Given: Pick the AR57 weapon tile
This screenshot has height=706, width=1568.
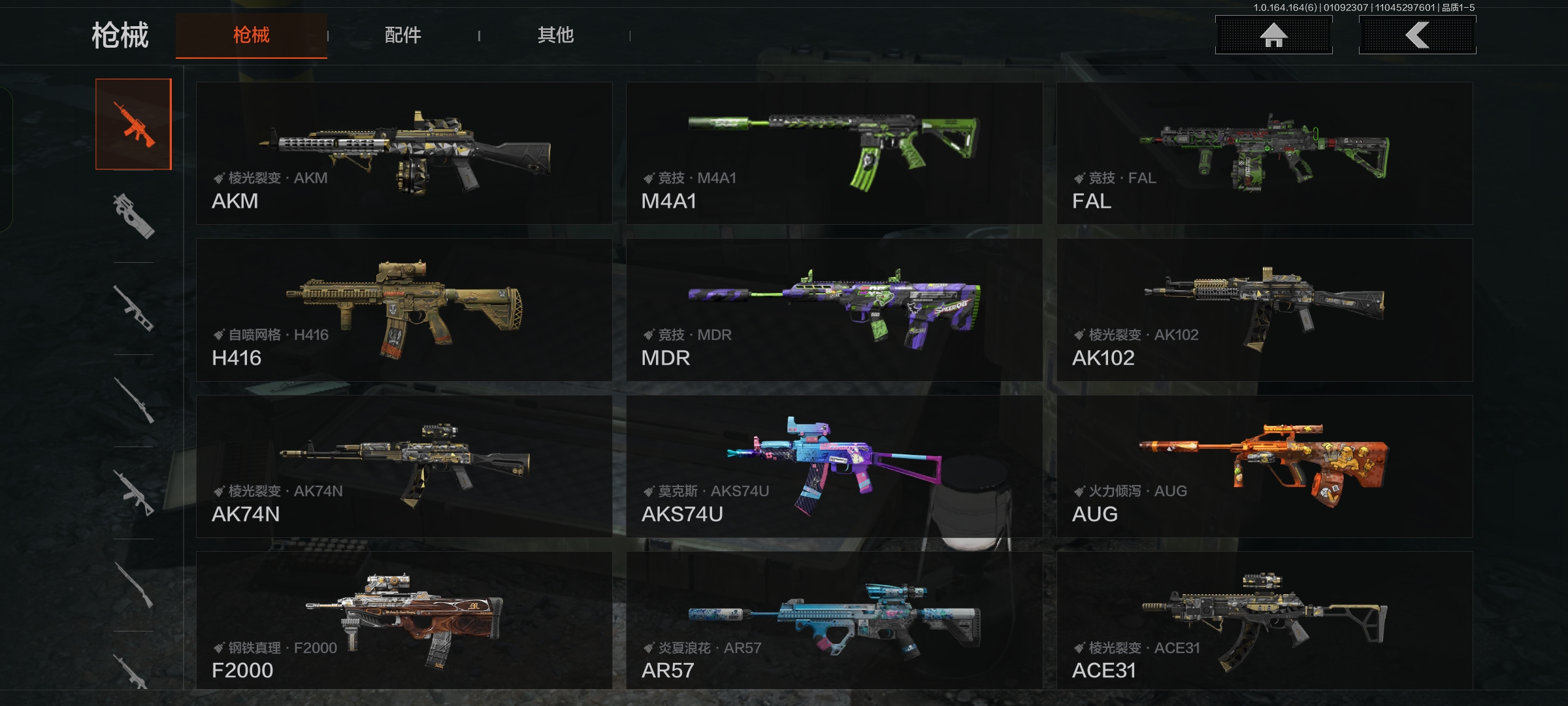Looking at the screenshot, I should [x=834, y=620].
